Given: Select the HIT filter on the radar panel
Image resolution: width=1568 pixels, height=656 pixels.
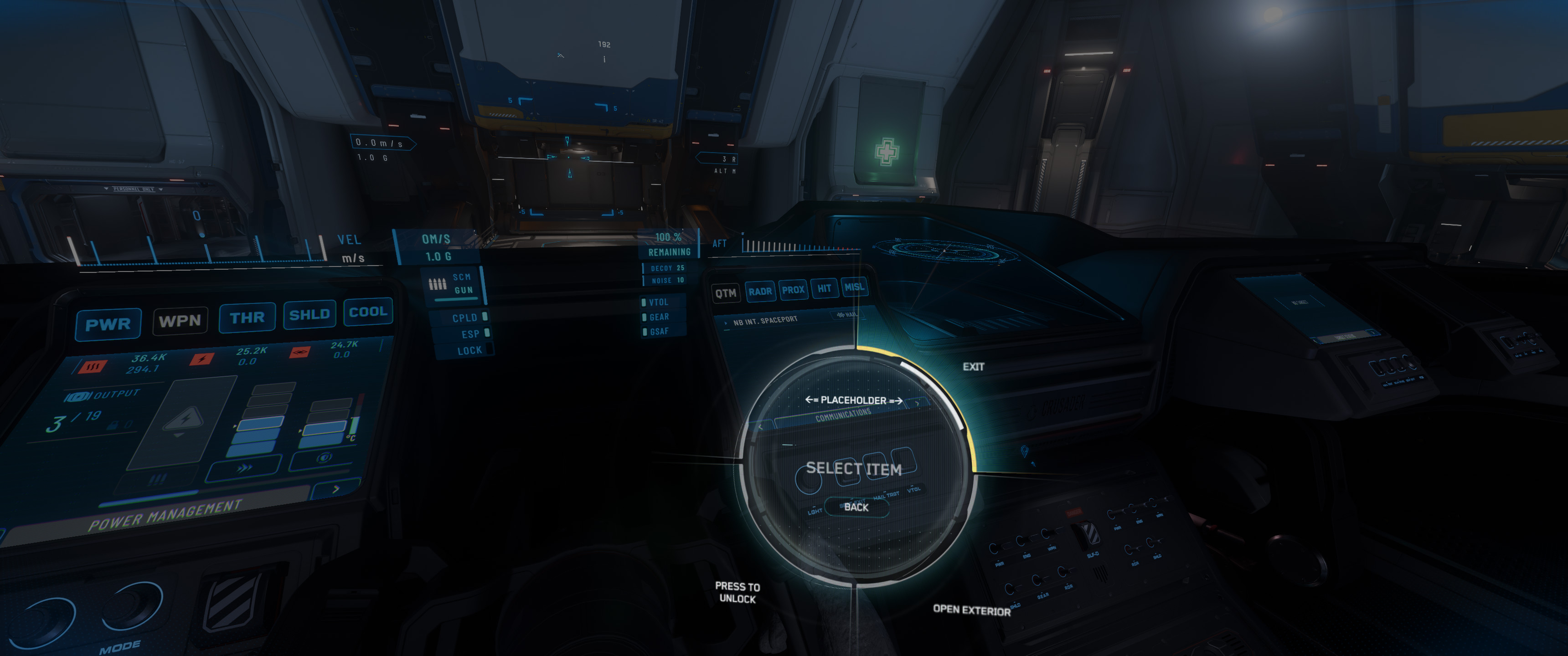Looking at the screenshot, I should [825, 288].
